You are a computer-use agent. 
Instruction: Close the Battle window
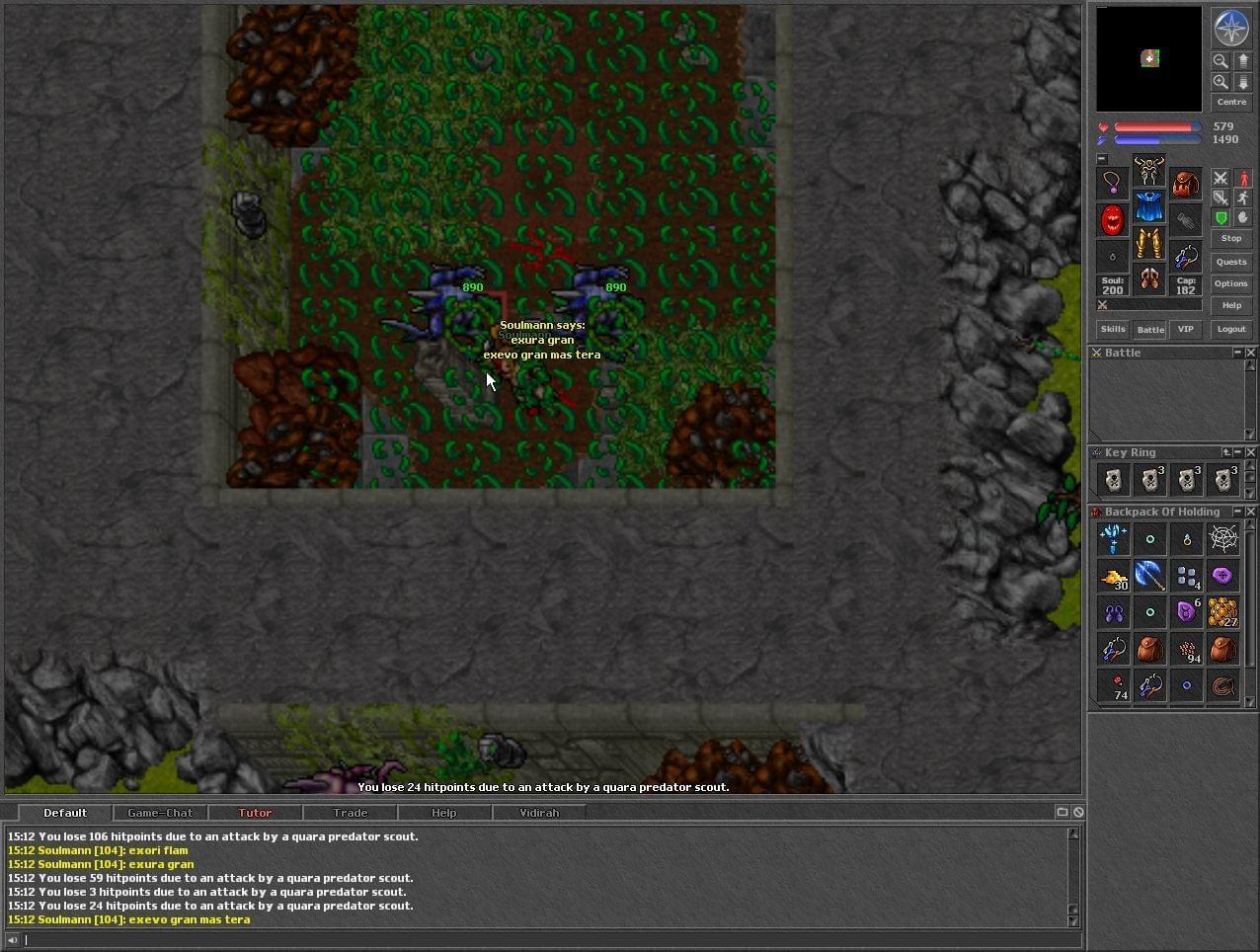(1251, 353)
